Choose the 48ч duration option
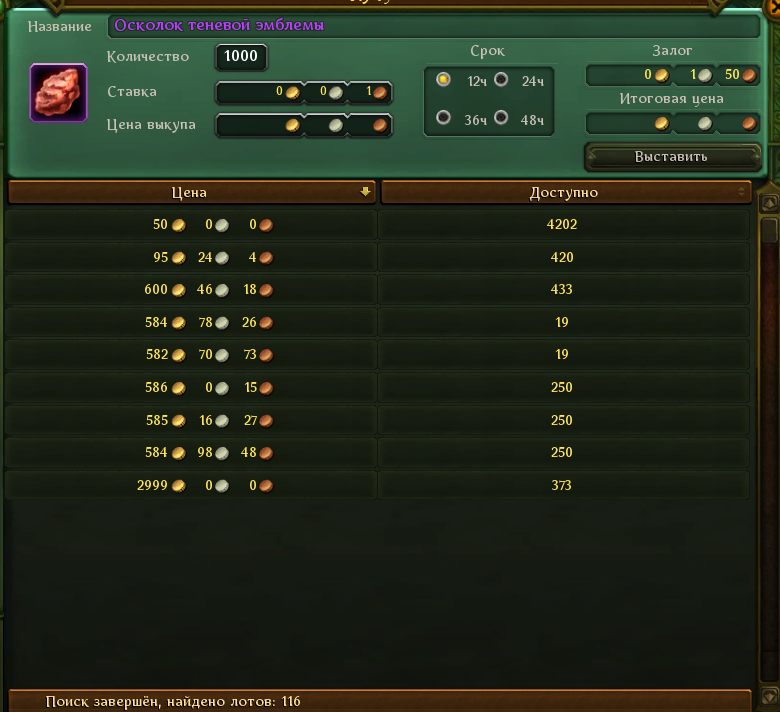780x712 pixels. tap(501, 119)
